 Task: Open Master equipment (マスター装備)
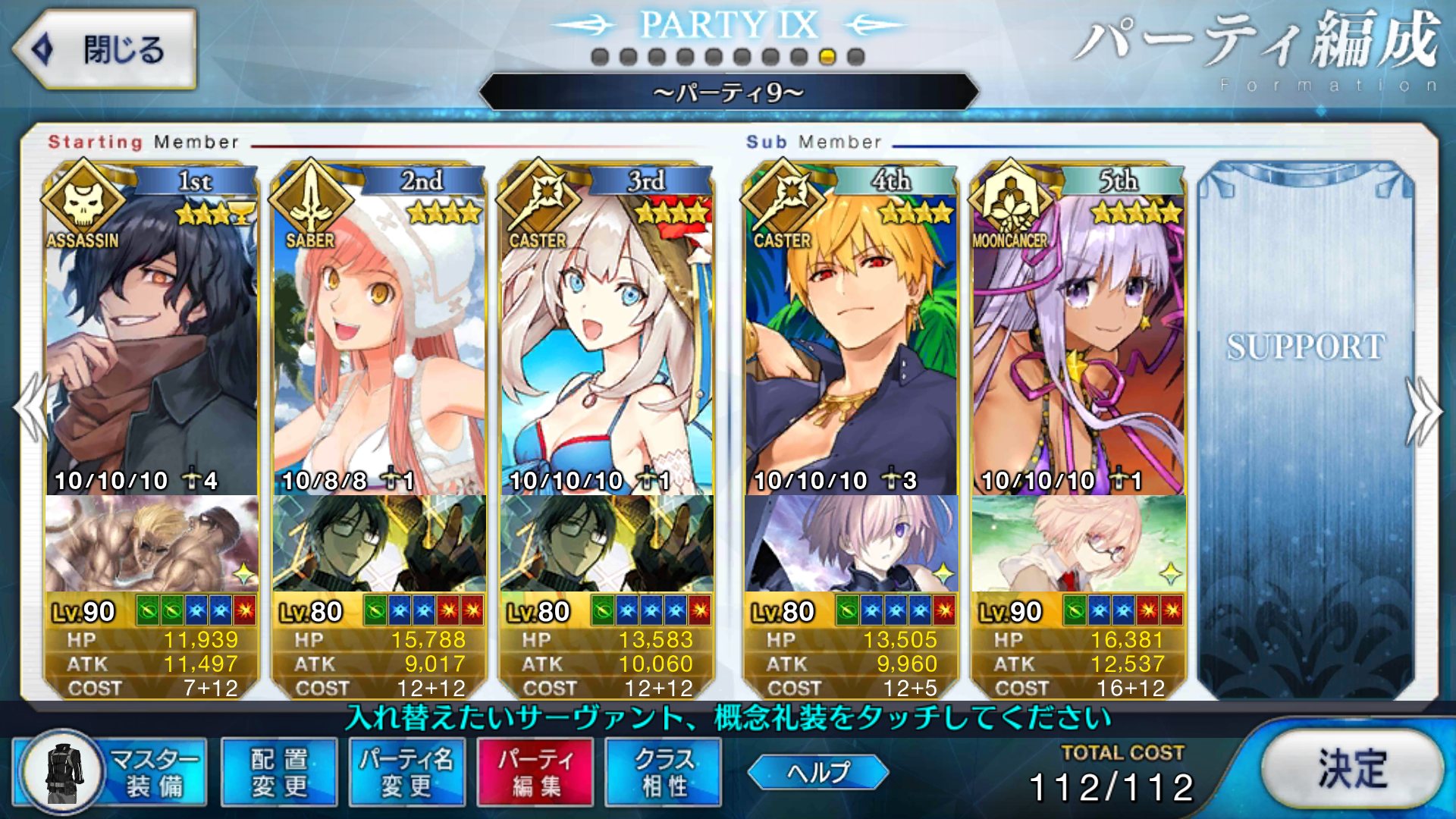111,772
